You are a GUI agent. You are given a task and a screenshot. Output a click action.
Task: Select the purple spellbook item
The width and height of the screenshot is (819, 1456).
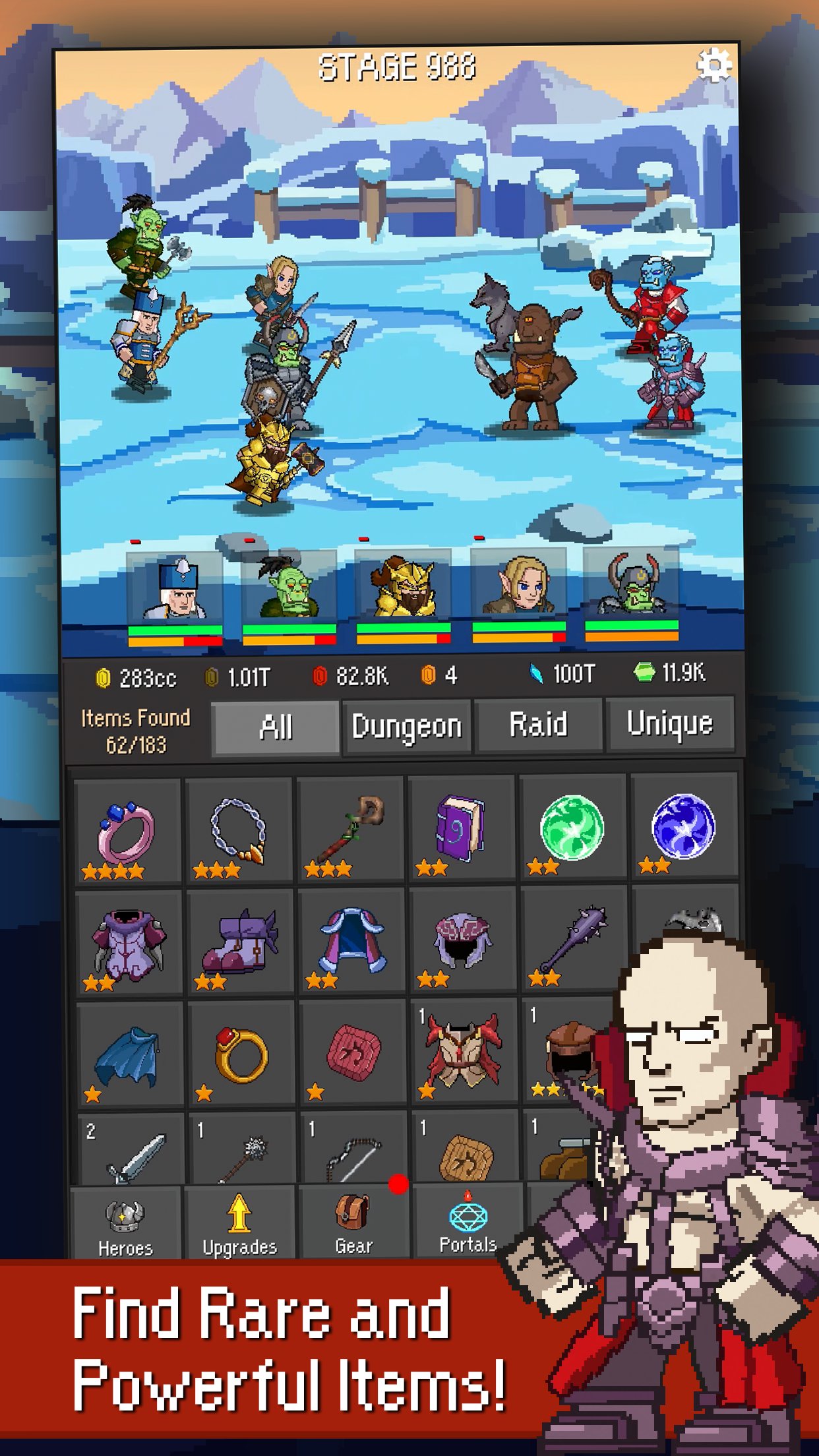click(461, 828)
